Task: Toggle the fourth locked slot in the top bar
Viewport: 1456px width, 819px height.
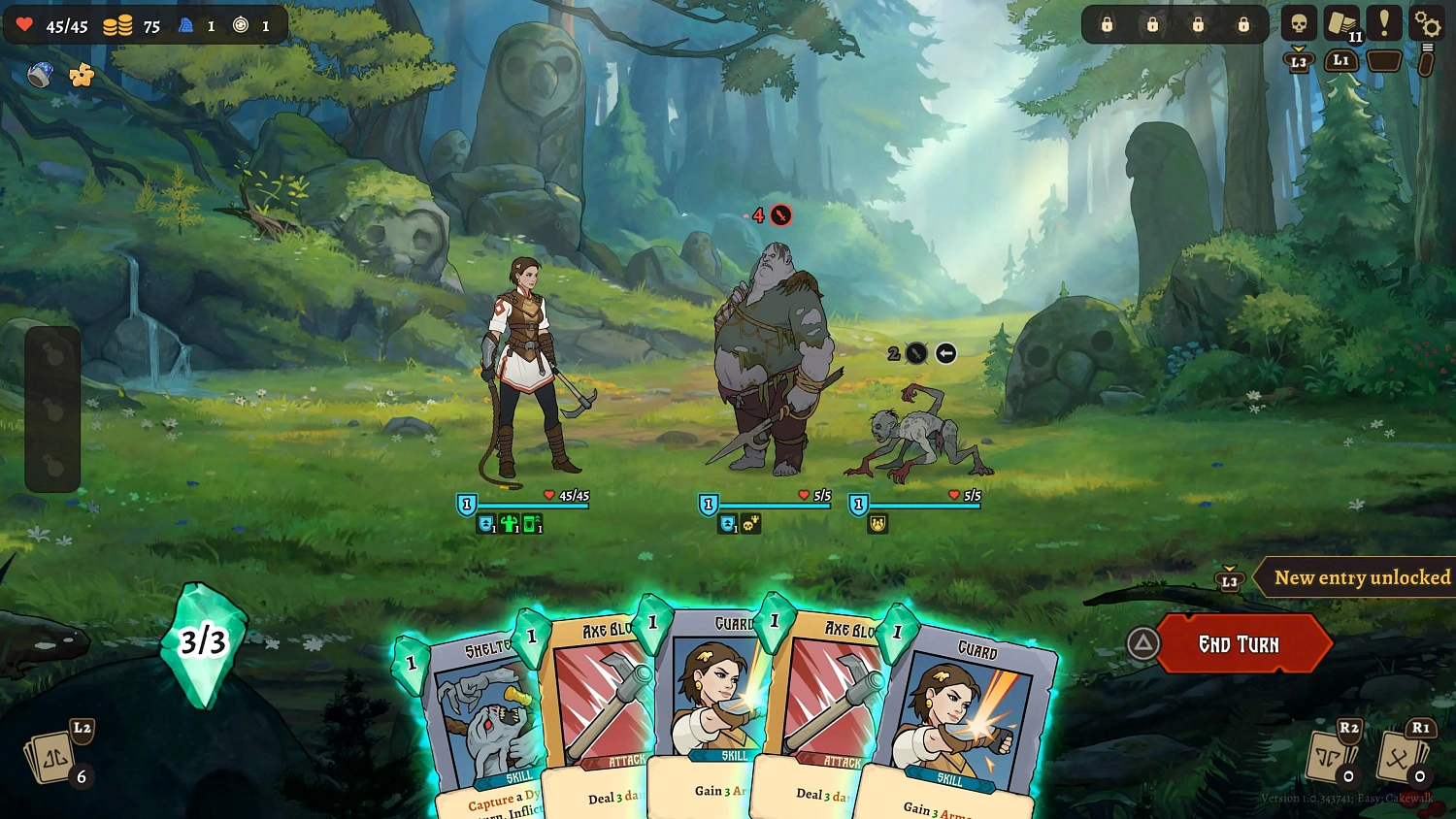Action: point(1243,23)
